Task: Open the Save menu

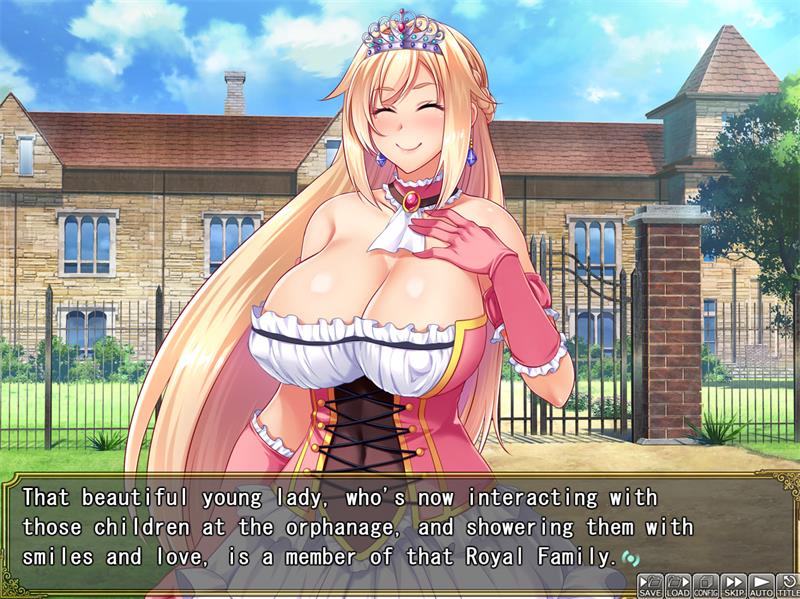Action: [x=650, y=585]
